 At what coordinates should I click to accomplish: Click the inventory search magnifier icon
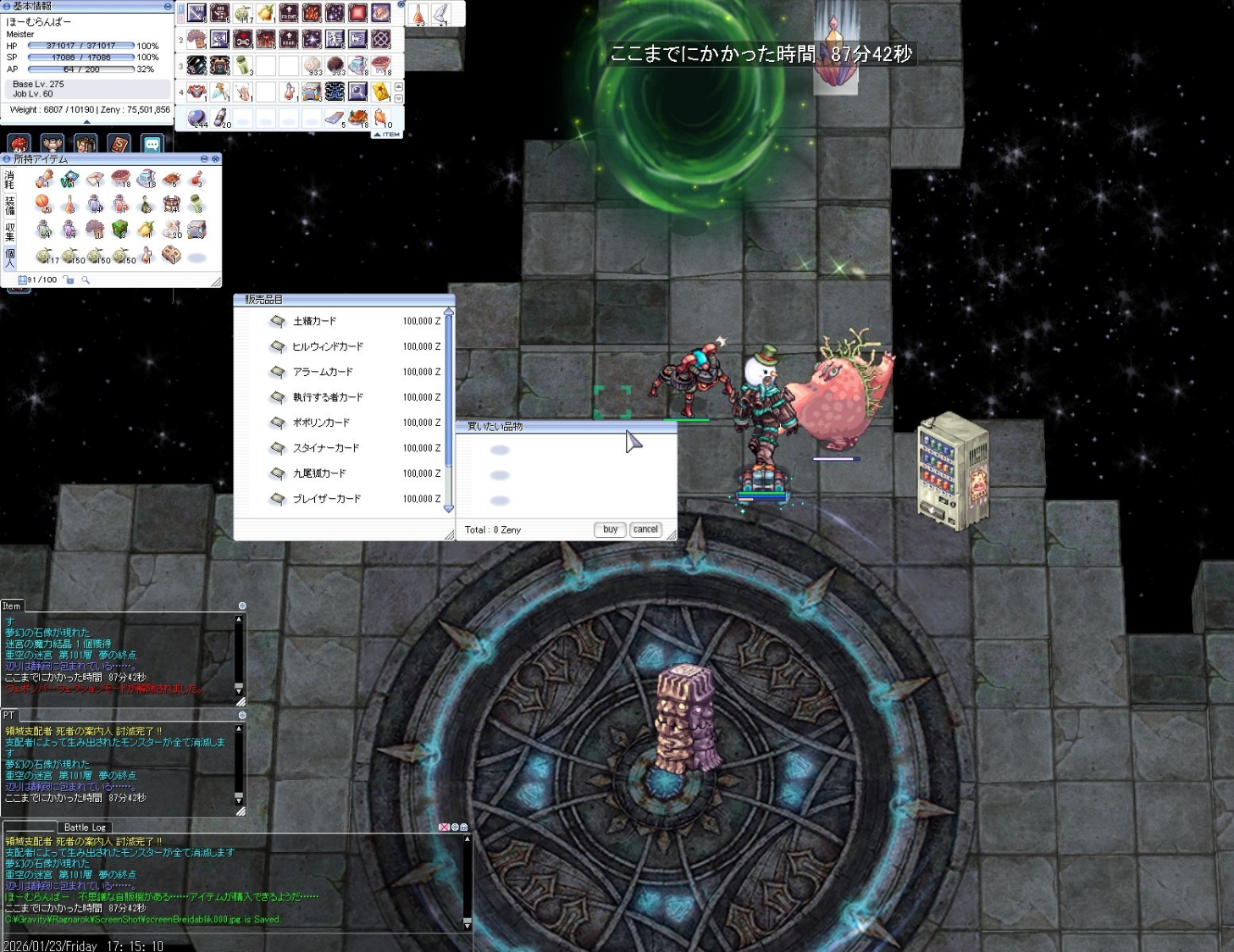86,280
